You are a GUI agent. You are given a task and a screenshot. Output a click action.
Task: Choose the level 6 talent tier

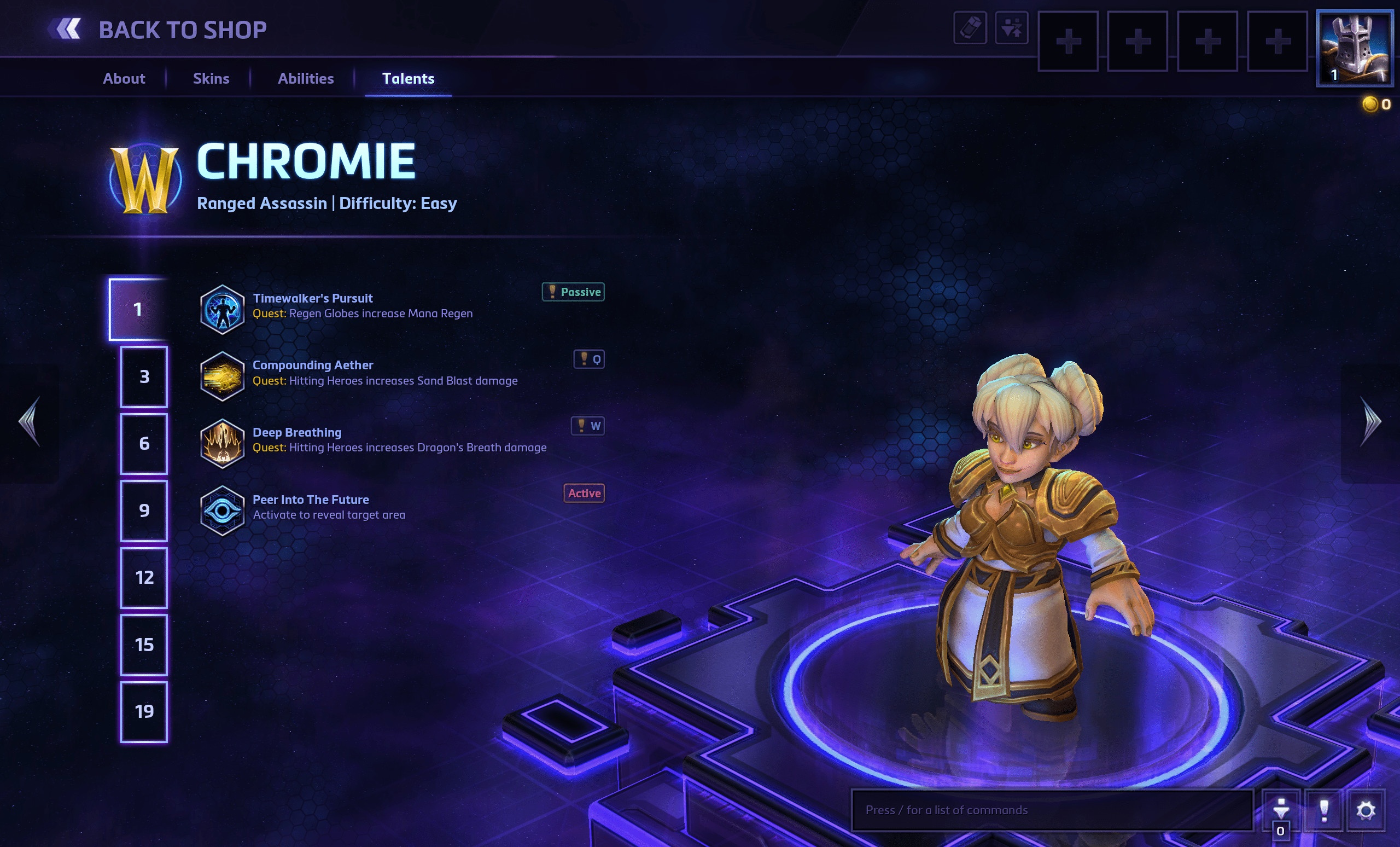tap(144, 443)
